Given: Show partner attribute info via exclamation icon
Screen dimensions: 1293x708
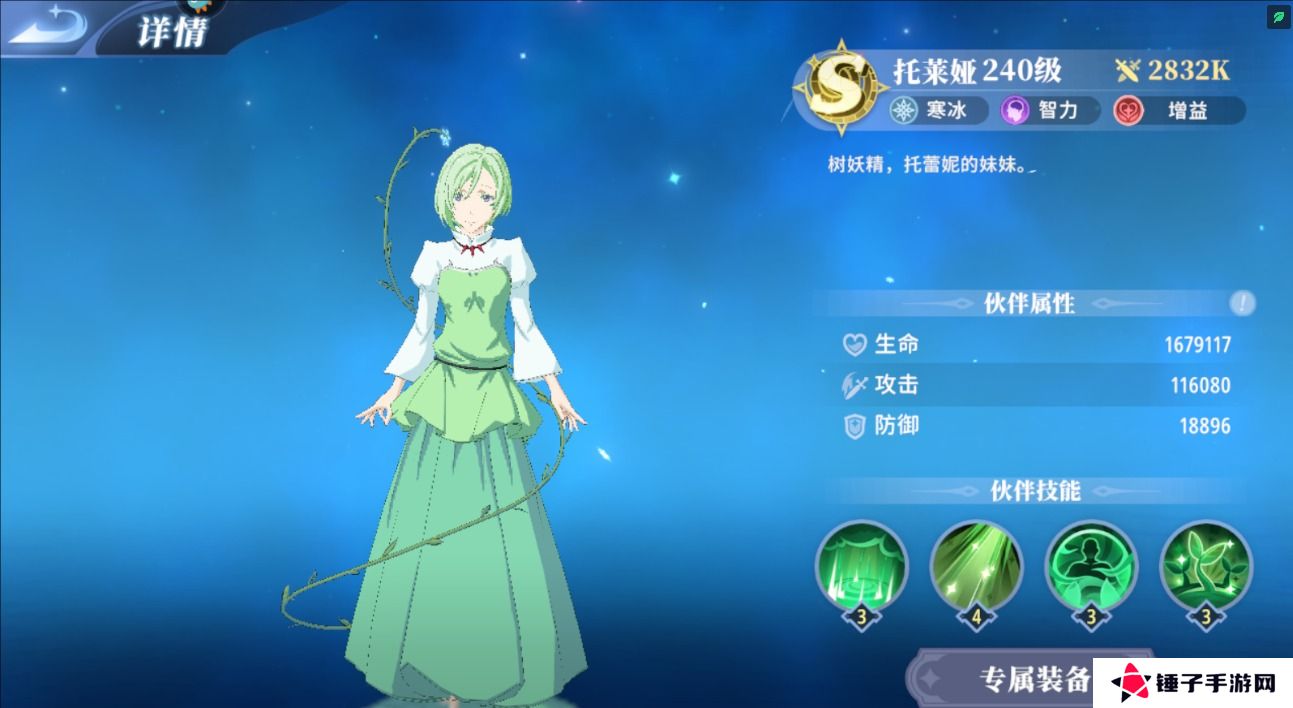Looking at the screenshot, I should click(1242, 303).
